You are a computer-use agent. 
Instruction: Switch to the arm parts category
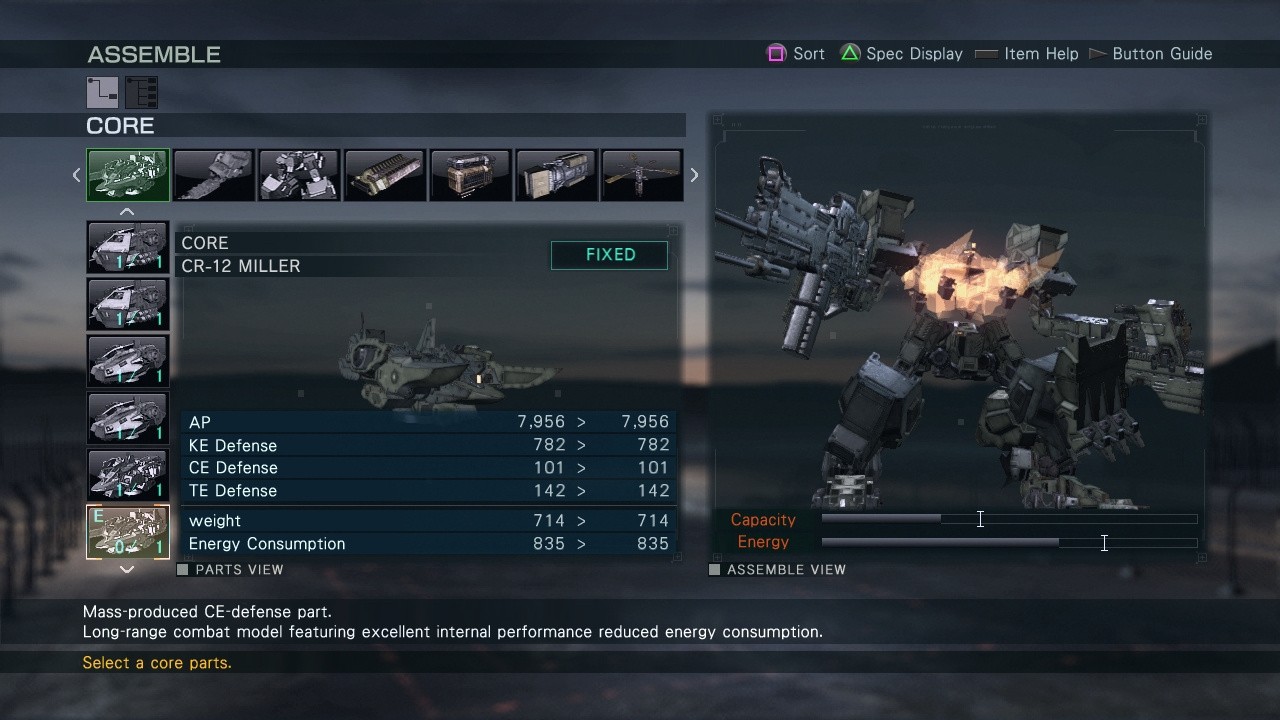(x=214, y=175)
